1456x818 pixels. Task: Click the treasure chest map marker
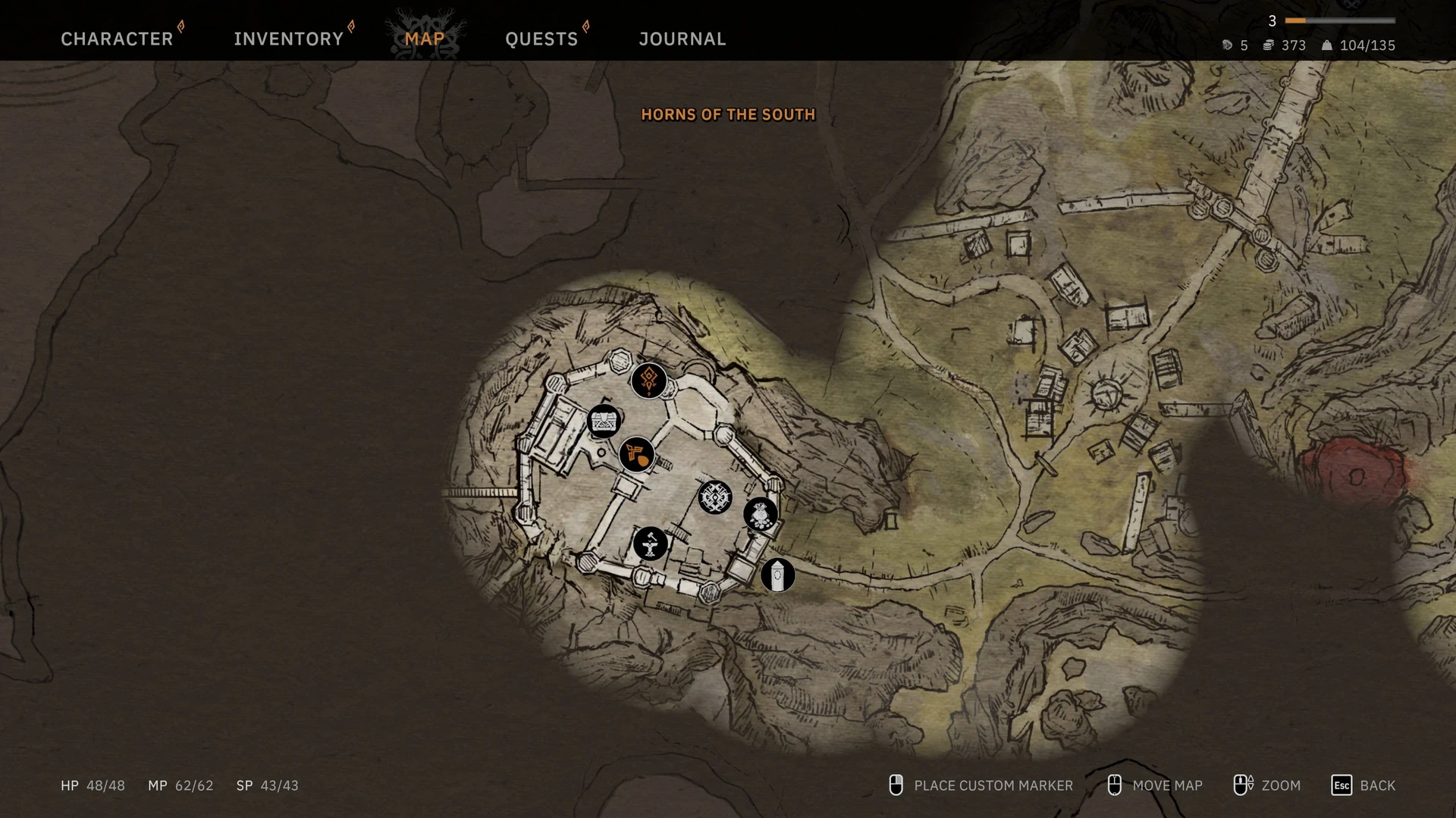click(x=604, y=422)
